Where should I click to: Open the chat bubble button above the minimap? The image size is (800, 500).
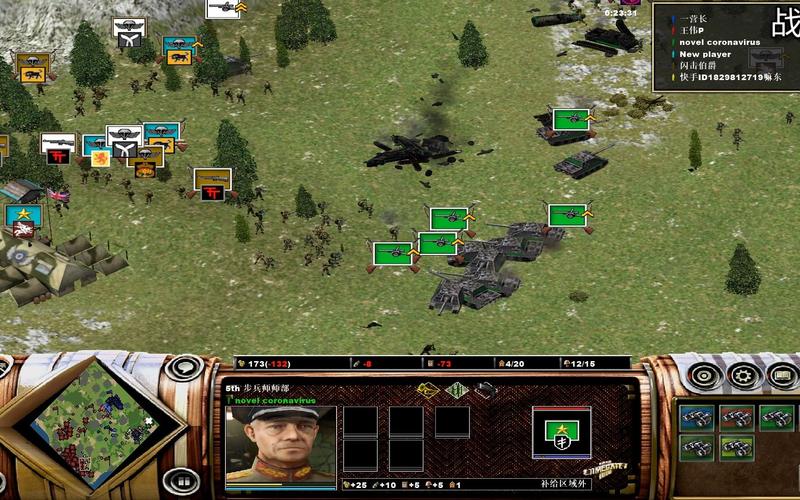tap(183, 367)
